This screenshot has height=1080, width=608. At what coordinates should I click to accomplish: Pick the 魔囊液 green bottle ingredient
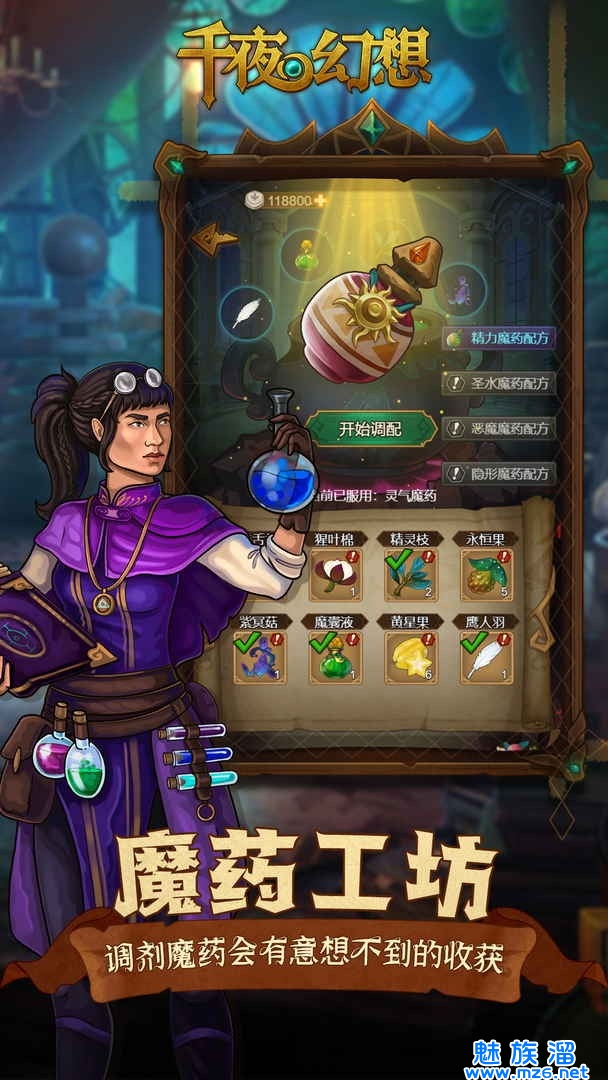(335, 657)
